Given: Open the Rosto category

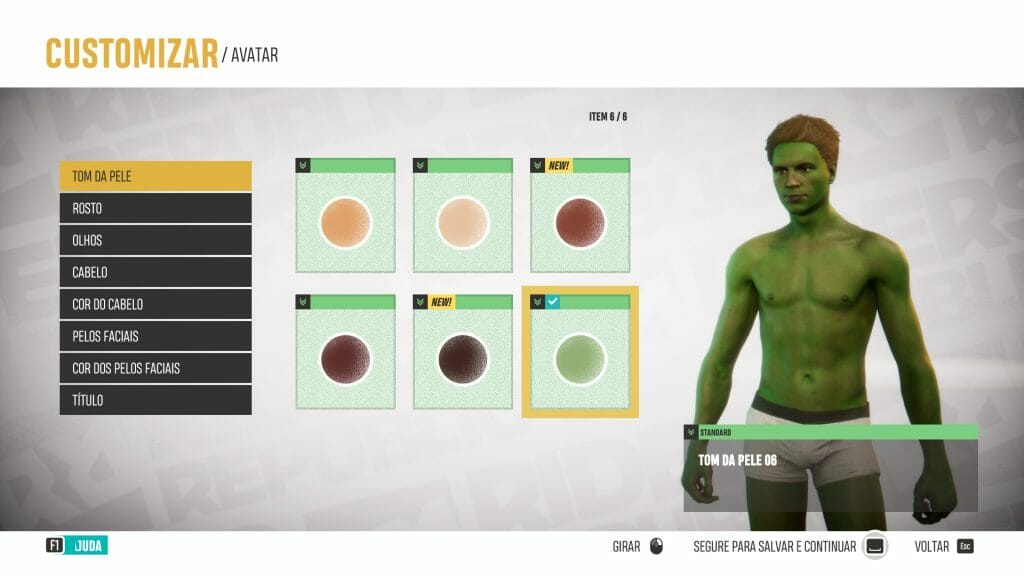Looking at the screenshot, I should (x=155, y=209).
